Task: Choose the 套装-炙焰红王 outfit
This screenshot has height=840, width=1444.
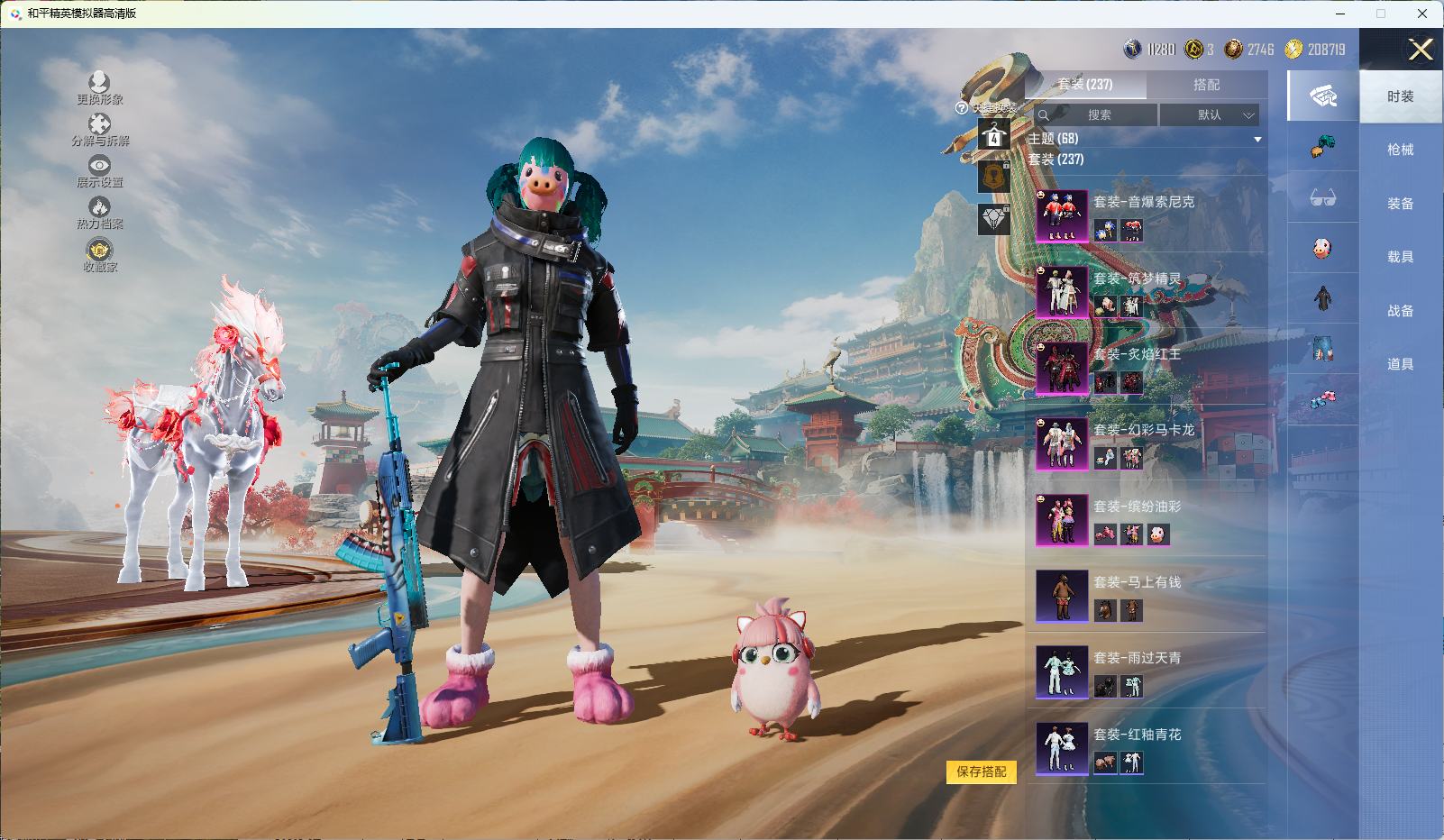Action: point(1145,369)
